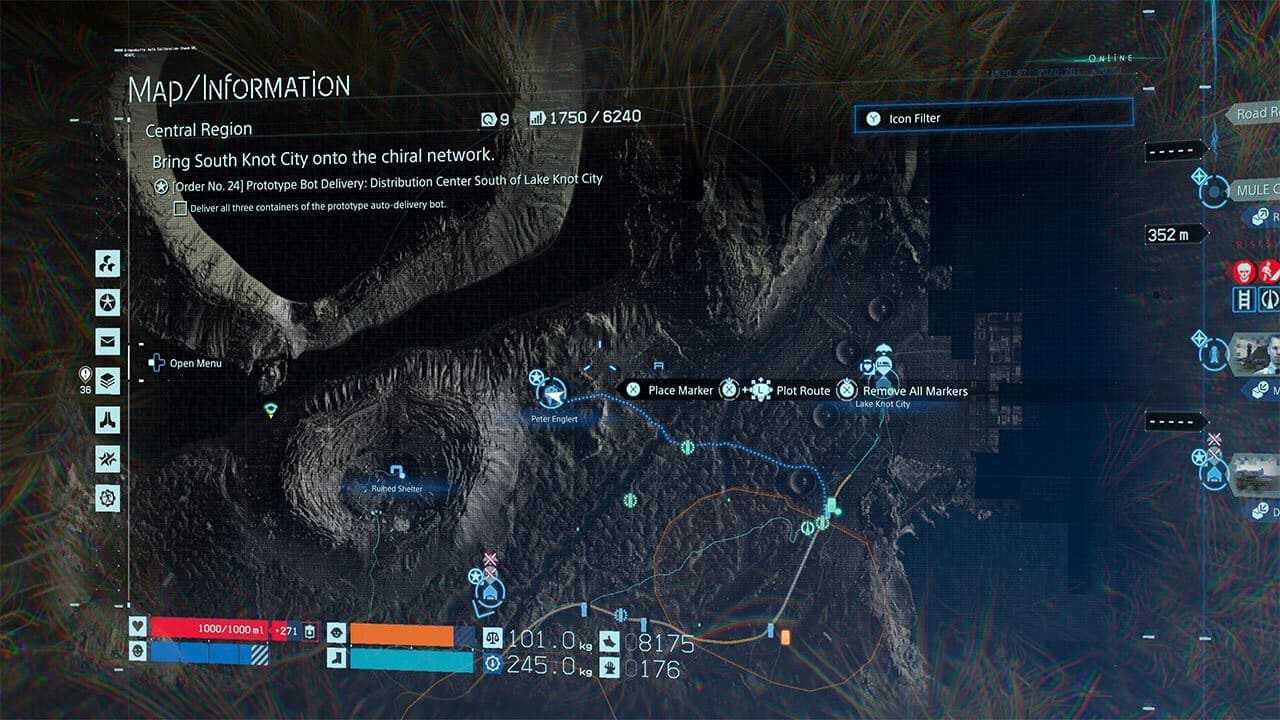Select the red skull risk icon
The width and height of the screenshot is (1280, 720).
pyautogui.click(x=1243, y=271)
